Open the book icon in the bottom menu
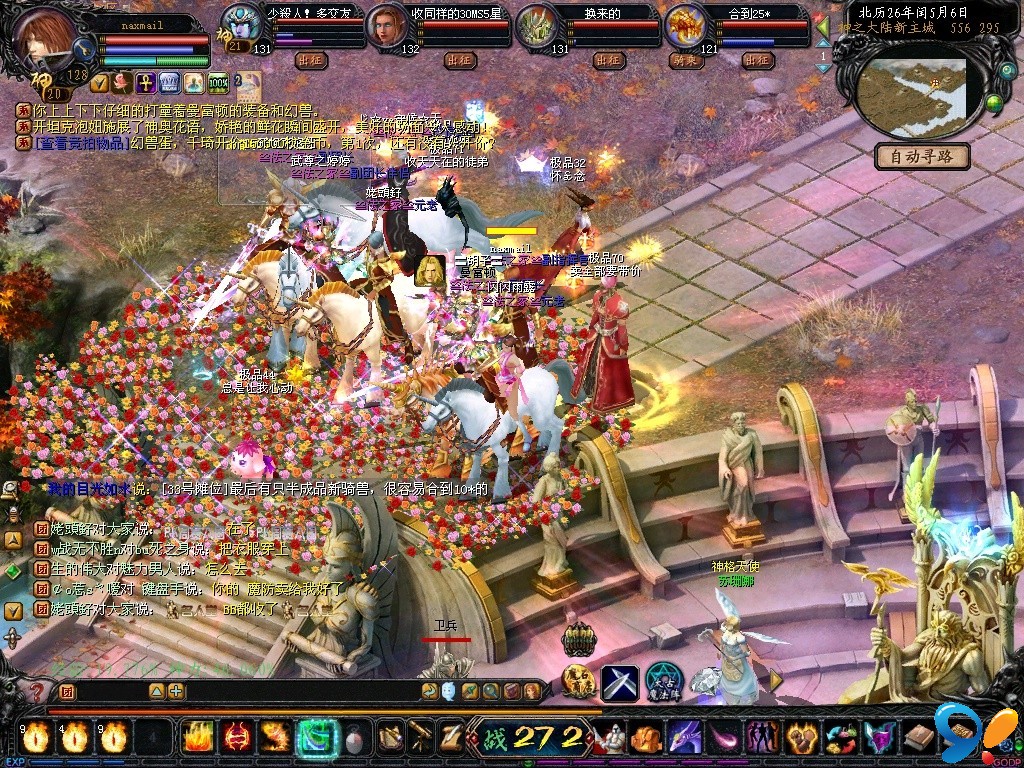 (x=917, y=738)
